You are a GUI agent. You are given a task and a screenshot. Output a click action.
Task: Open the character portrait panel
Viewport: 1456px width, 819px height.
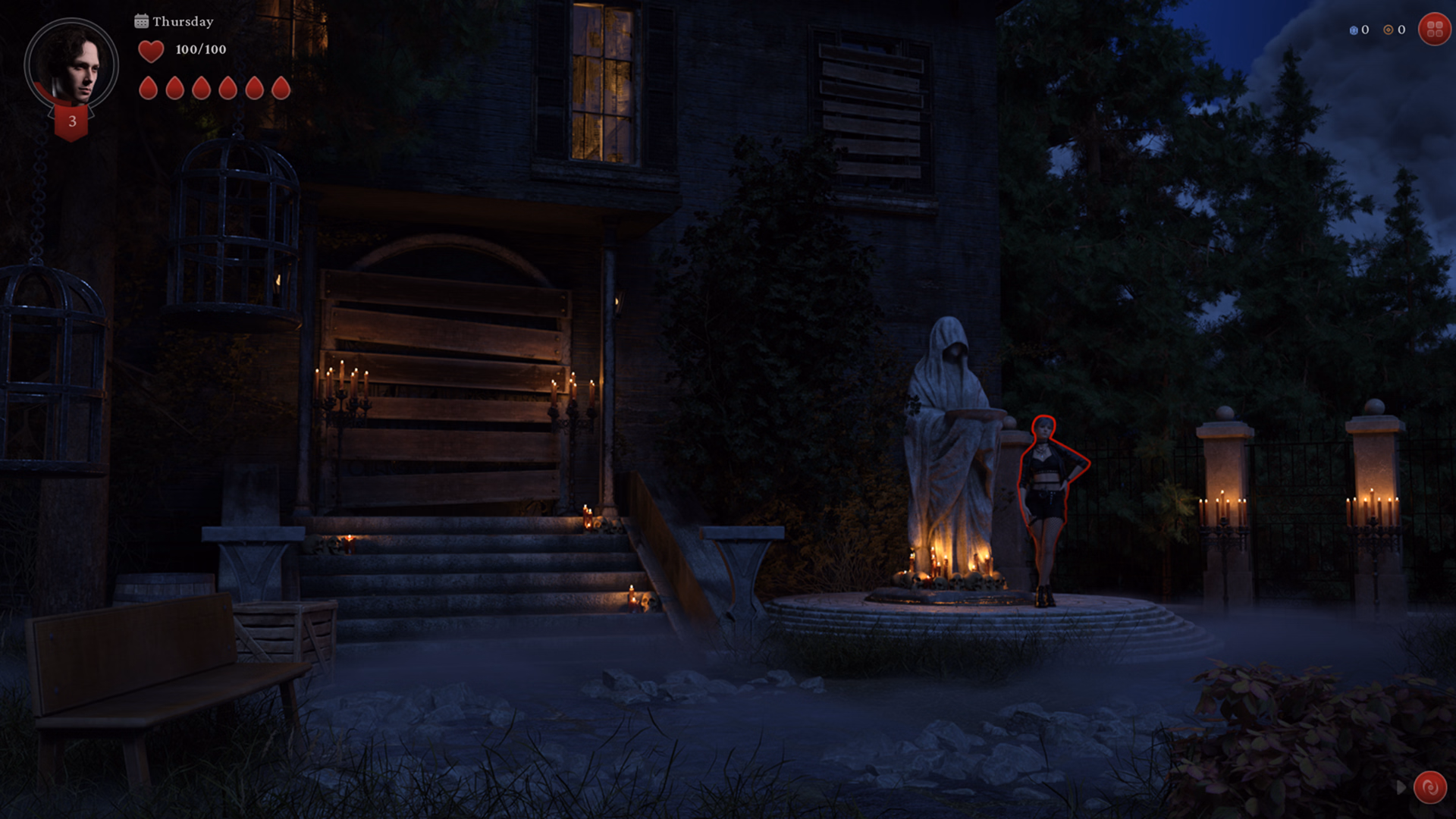tap(71, 65)
